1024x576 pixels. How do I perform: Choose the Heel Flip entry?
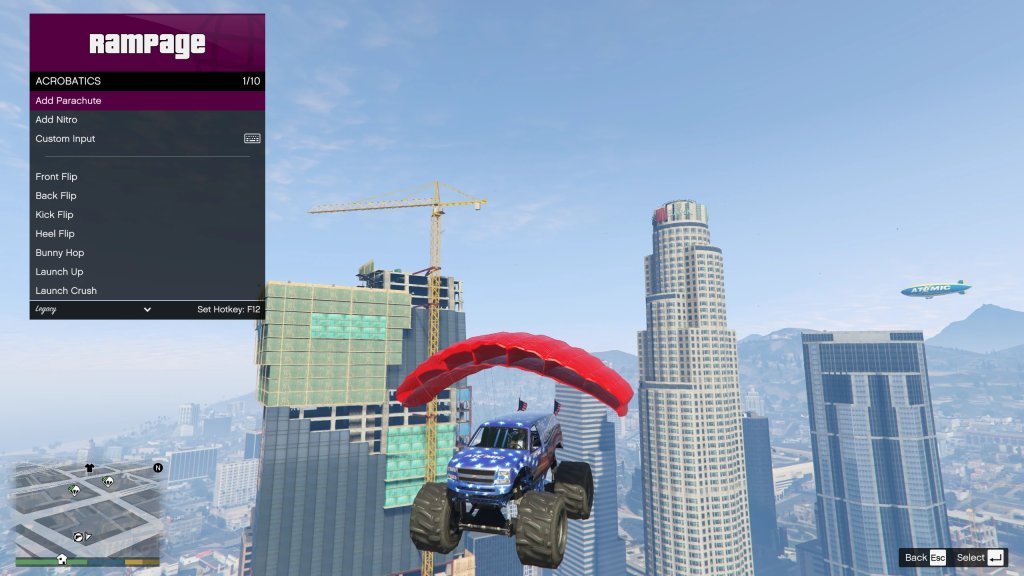coord(147,234)
